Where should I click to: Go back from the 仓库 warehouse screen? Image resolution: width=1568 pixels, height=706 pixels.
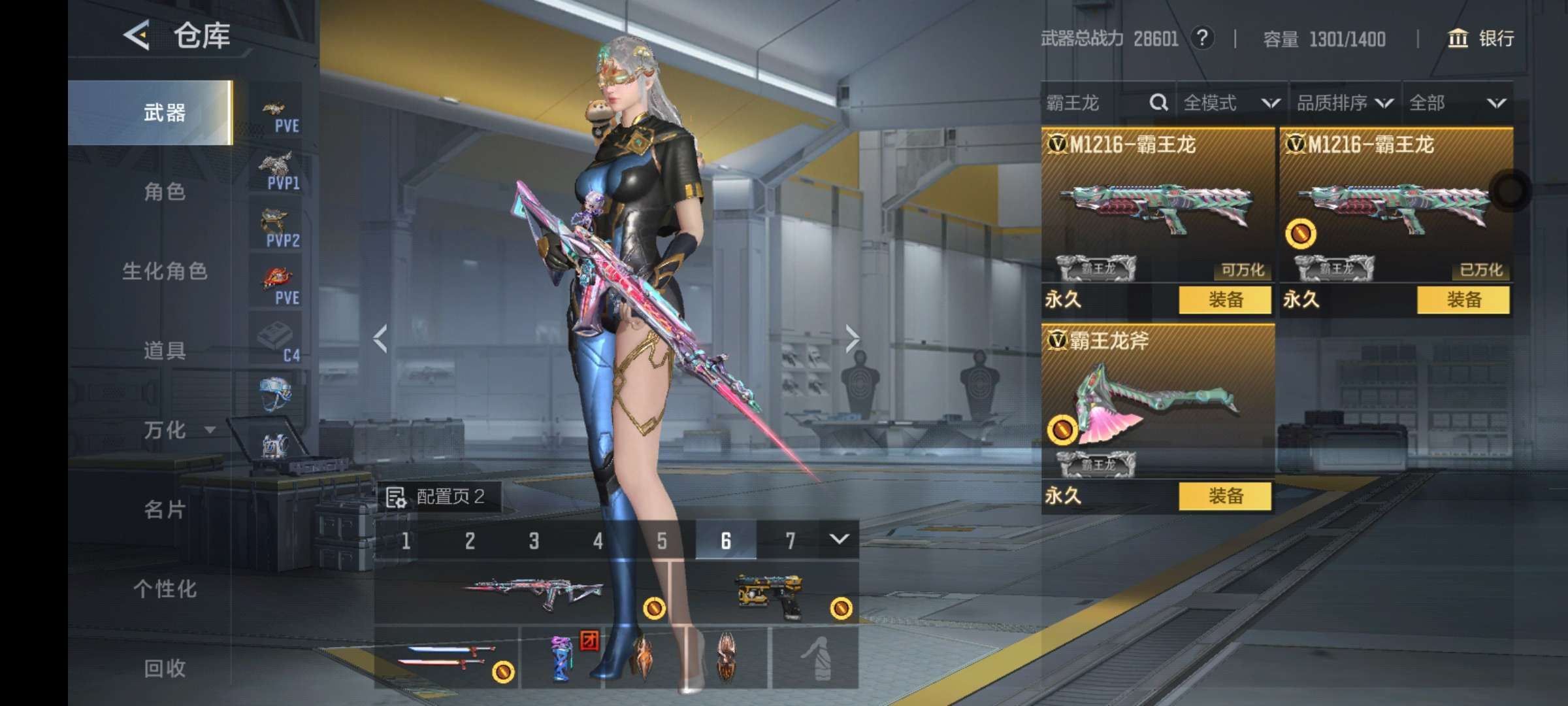(137, 35)
